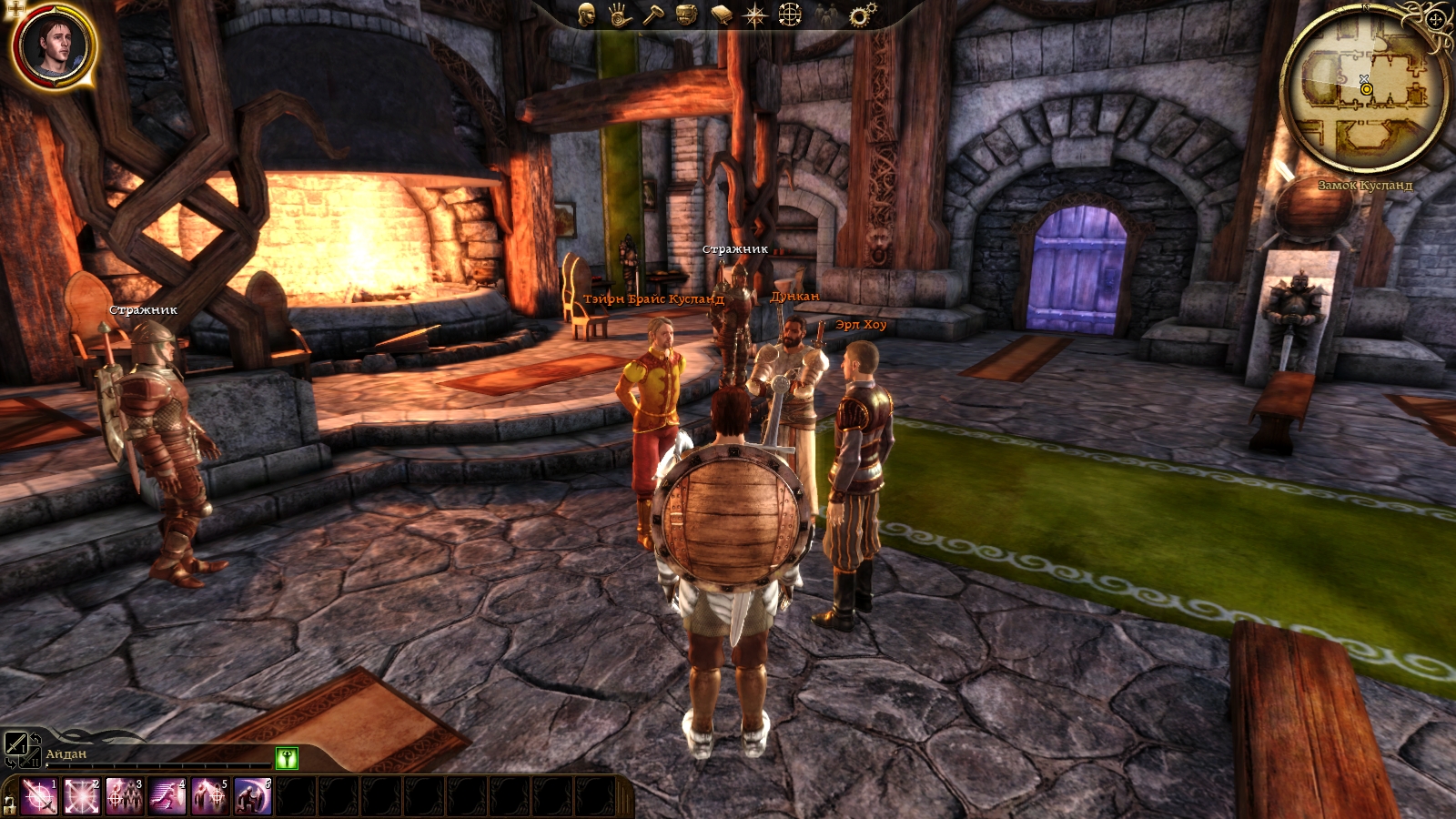Unlock the quickbar with the padlock icon
1456x819 pixels.
coord(9,804)
